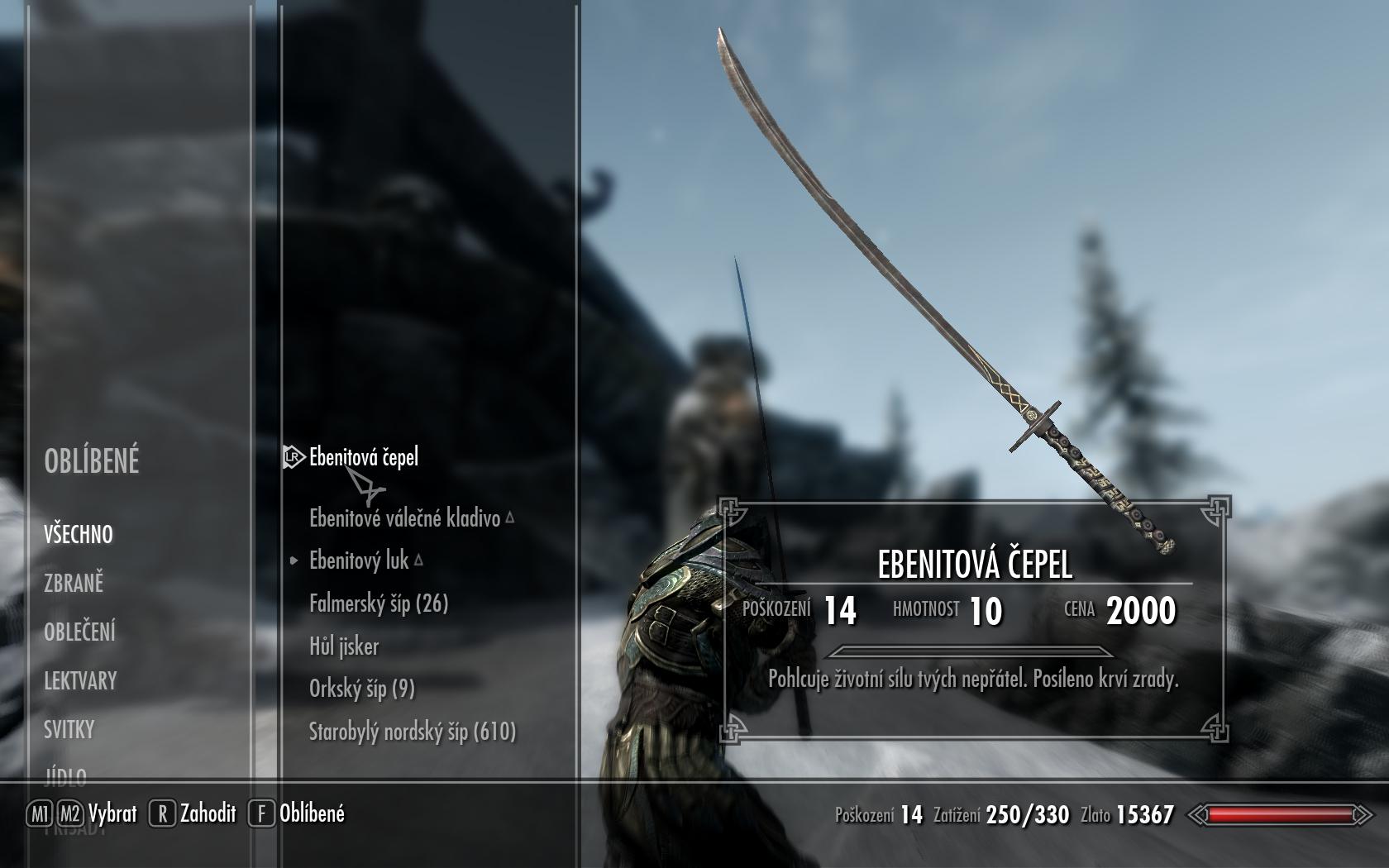Show the Zbraně weapons category
The image size is (1389, 868).
(x=74, y=583)
